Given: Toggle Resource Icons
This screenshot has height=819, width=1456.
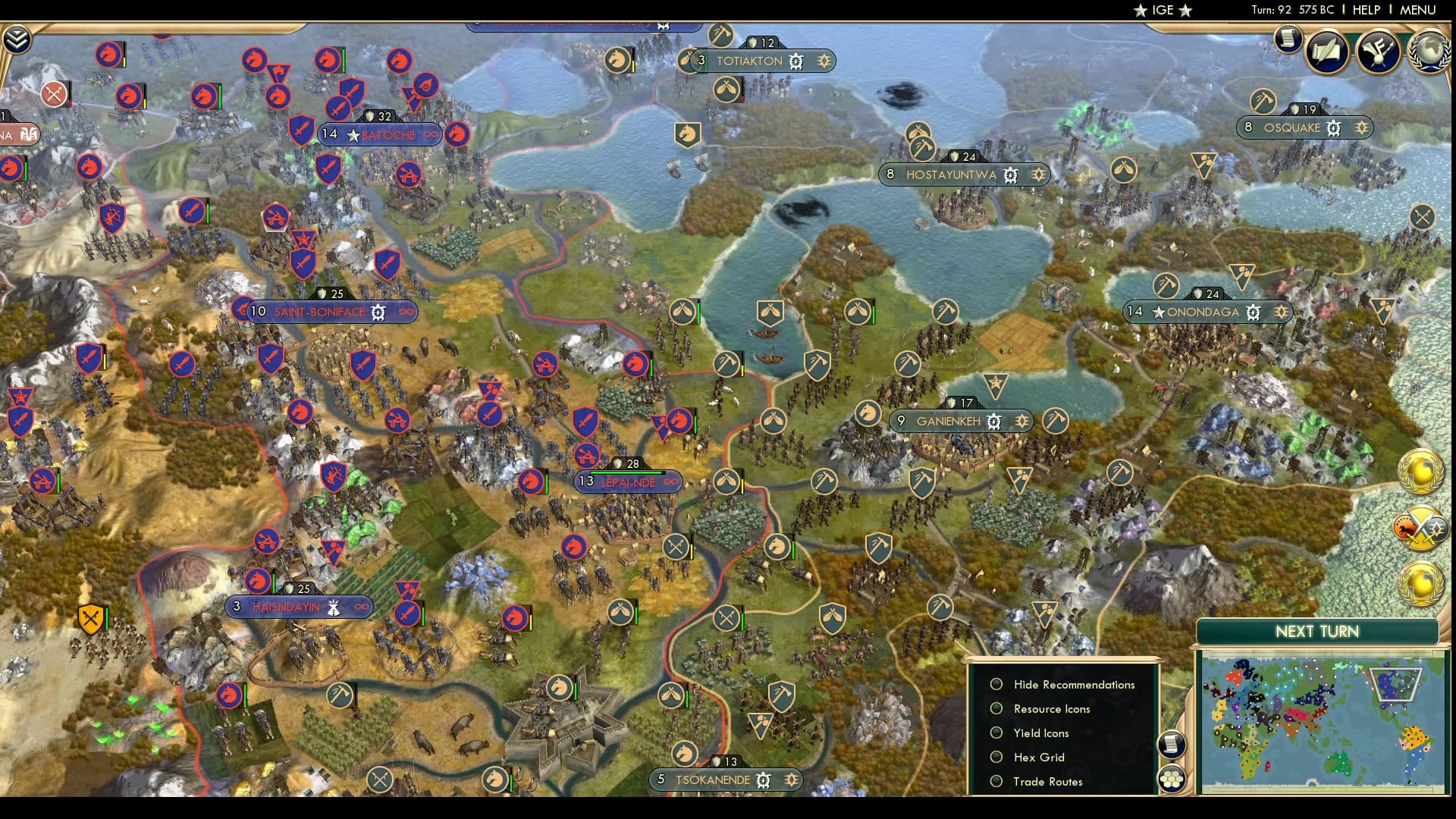Looking at the screenshot, I should [996, 709].
